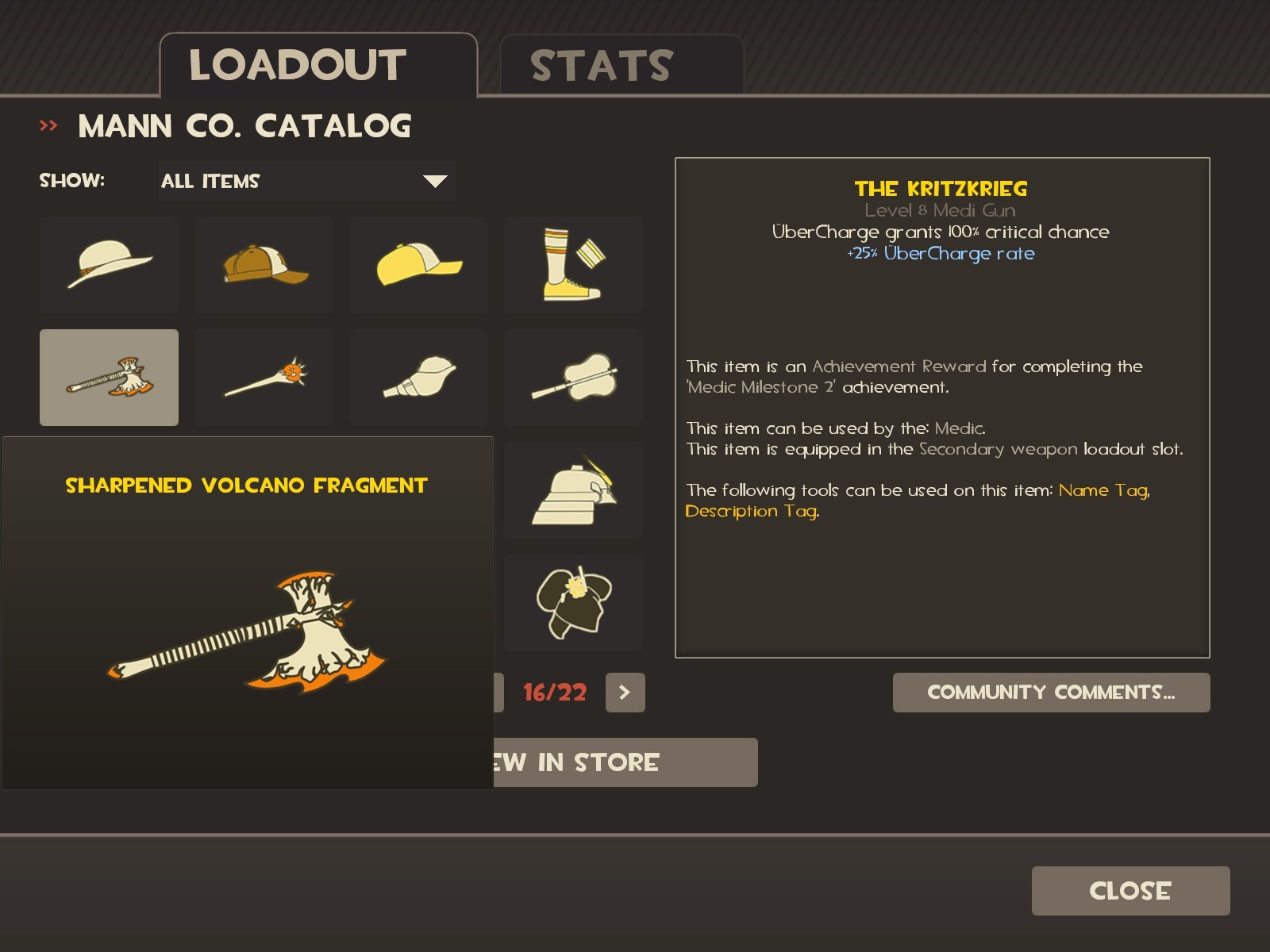
Task: Go to the next catalog page
Action: point(625,693)
